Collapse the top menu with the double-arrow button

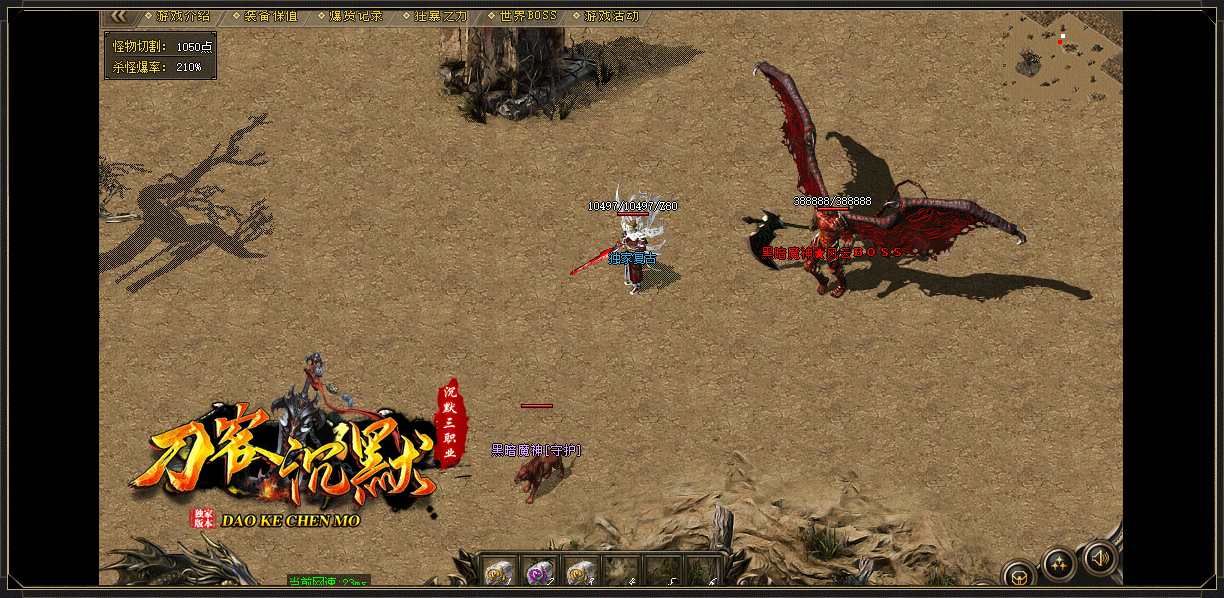coord(118,16)
